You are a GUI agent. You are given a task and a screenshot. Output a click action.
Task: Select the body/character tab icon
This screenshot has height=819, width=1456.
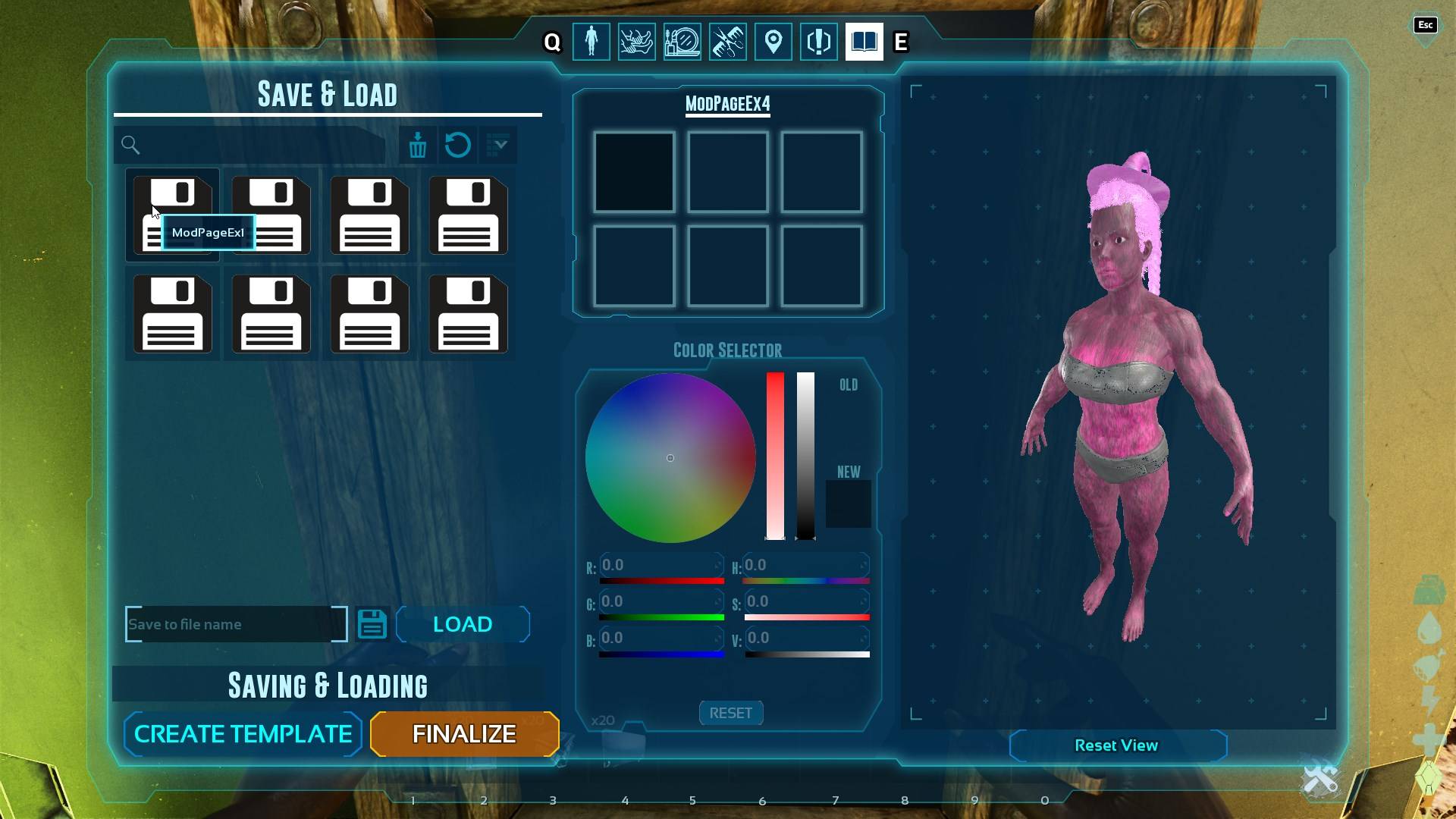coord(591,42)
